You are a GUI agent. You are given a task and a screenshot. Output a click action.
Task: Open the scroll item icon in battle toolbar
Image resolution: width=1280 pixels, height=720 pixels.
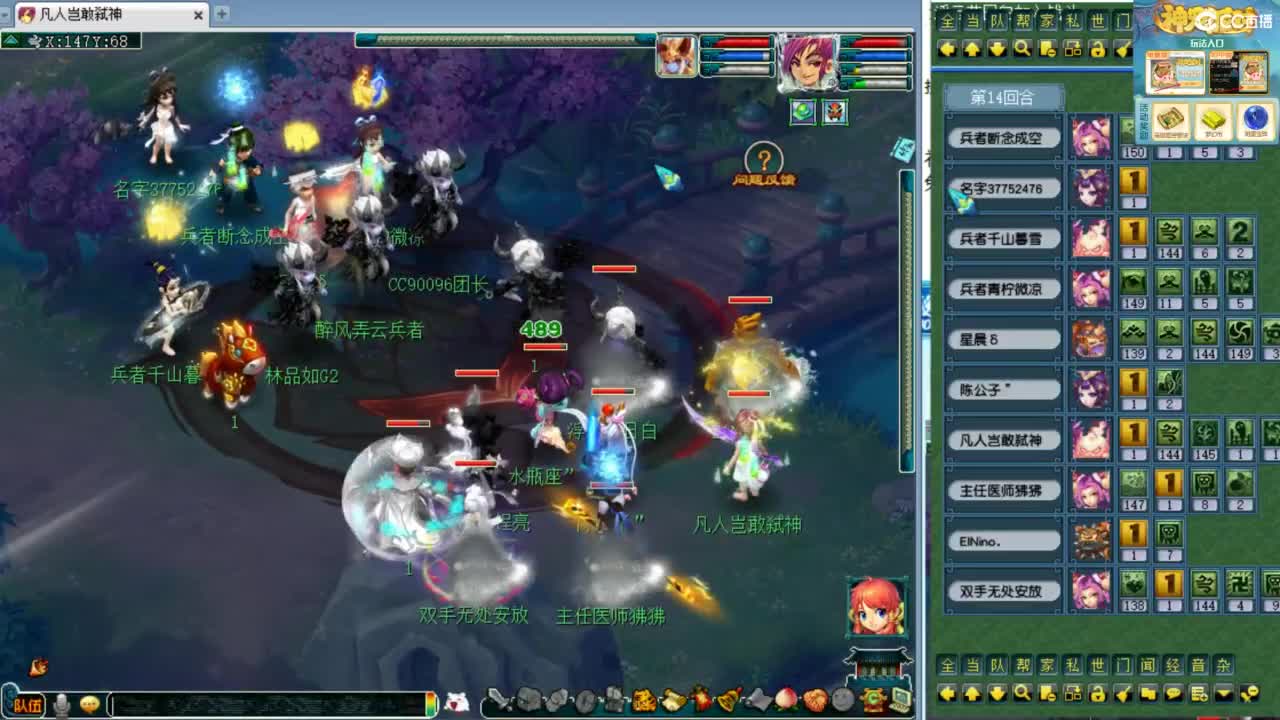[672, 700]
